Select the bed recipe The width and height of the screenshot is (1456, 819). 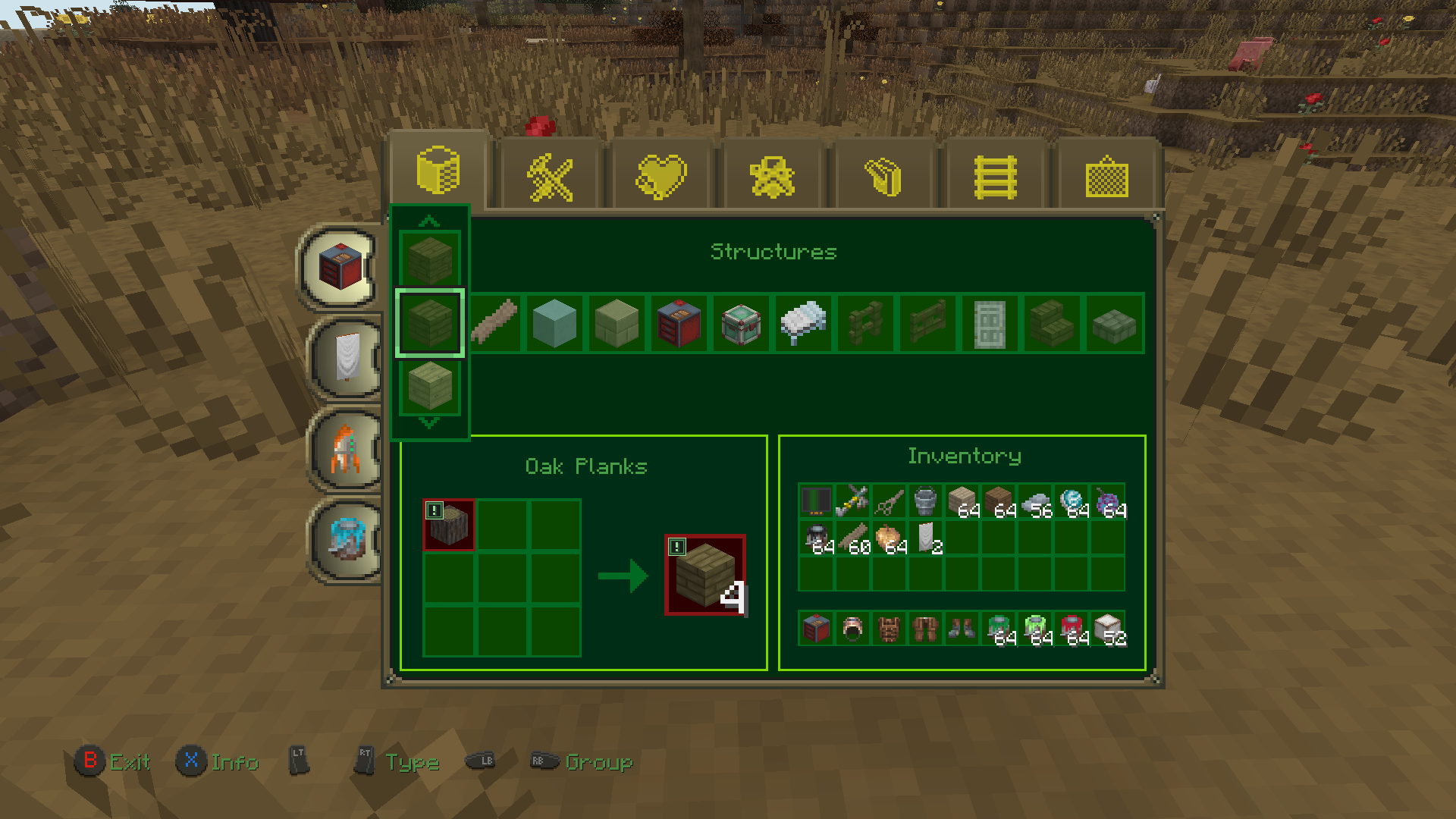(803, 322)
